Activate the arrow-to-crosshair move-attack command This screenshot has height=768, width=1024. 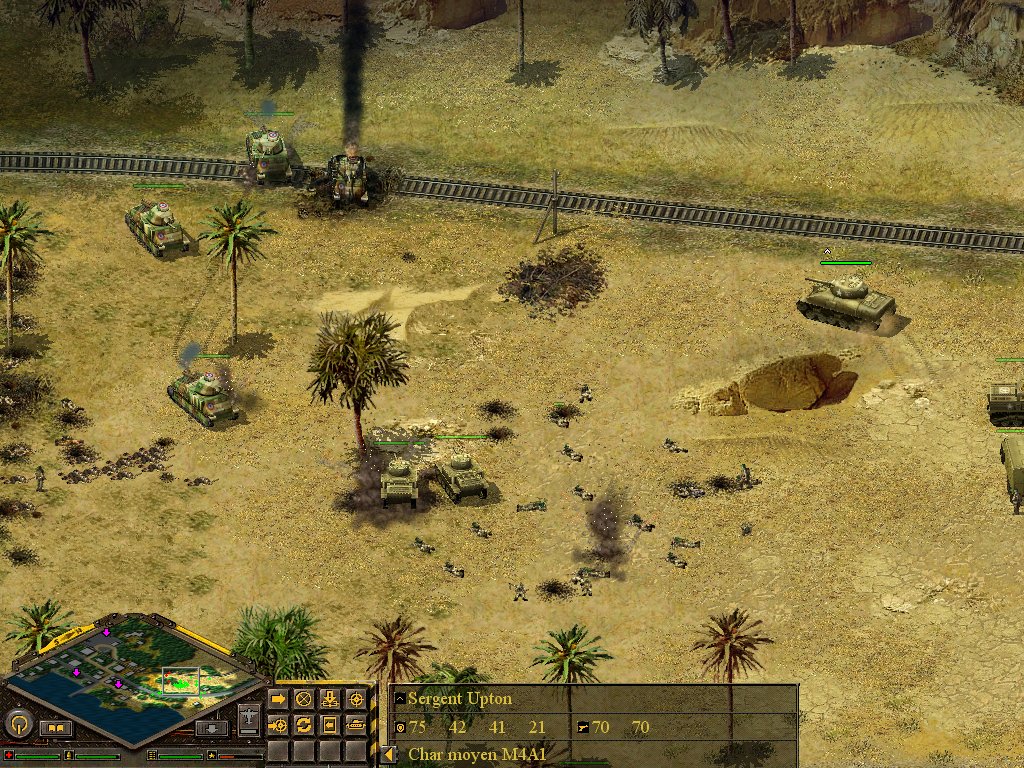pyautogui.click(x=279, y=724)
